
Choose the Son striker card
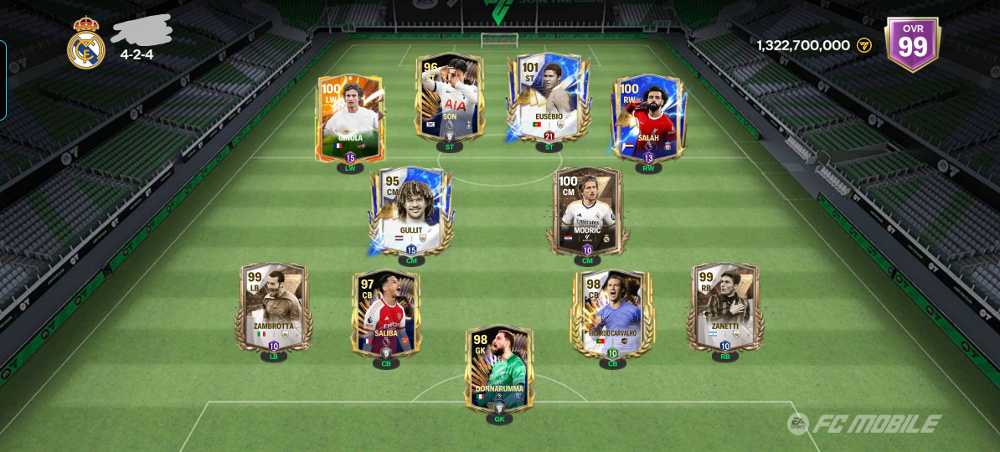[x=449, y=97]
